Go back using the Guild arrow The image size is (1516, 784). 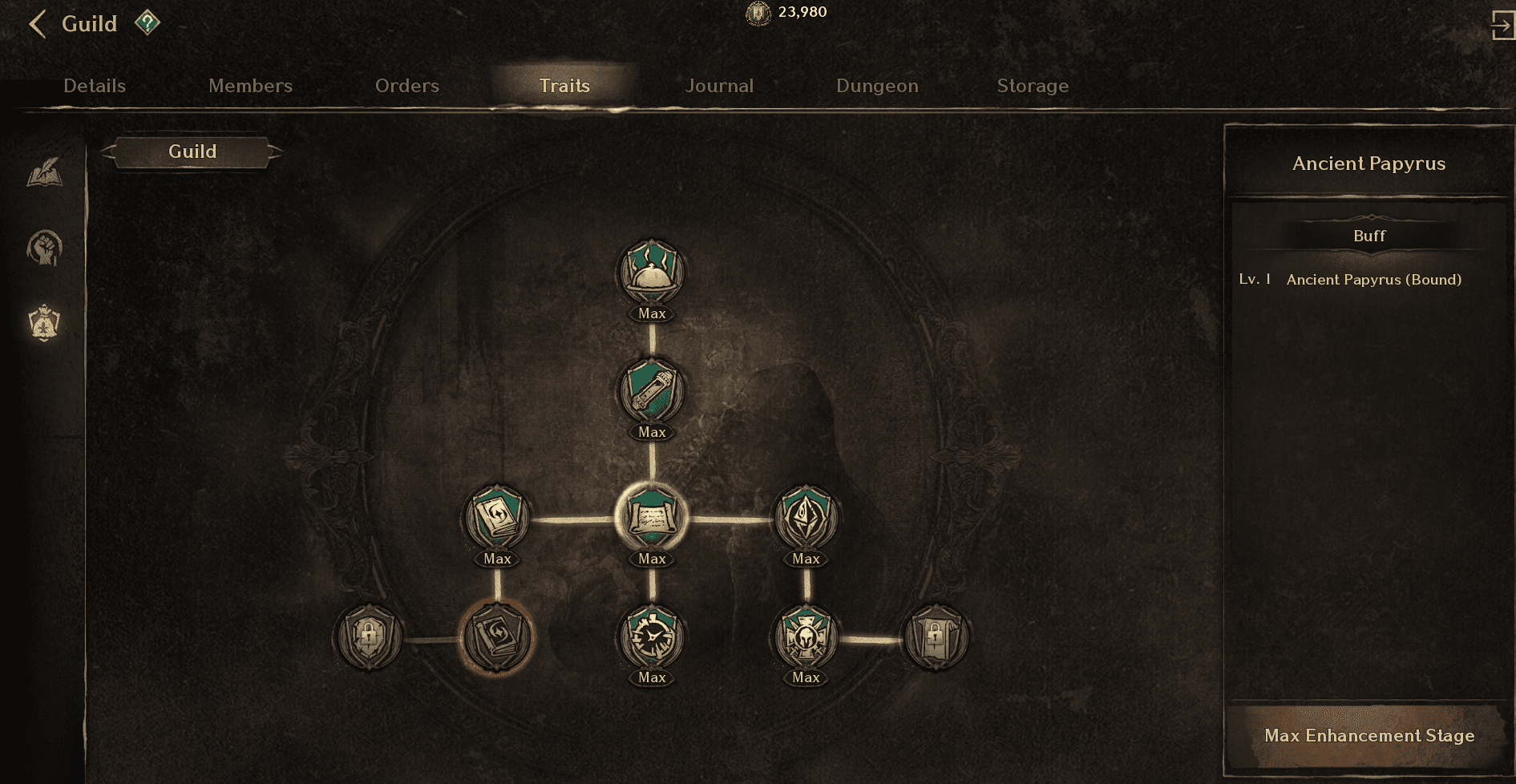click(37, 24)
